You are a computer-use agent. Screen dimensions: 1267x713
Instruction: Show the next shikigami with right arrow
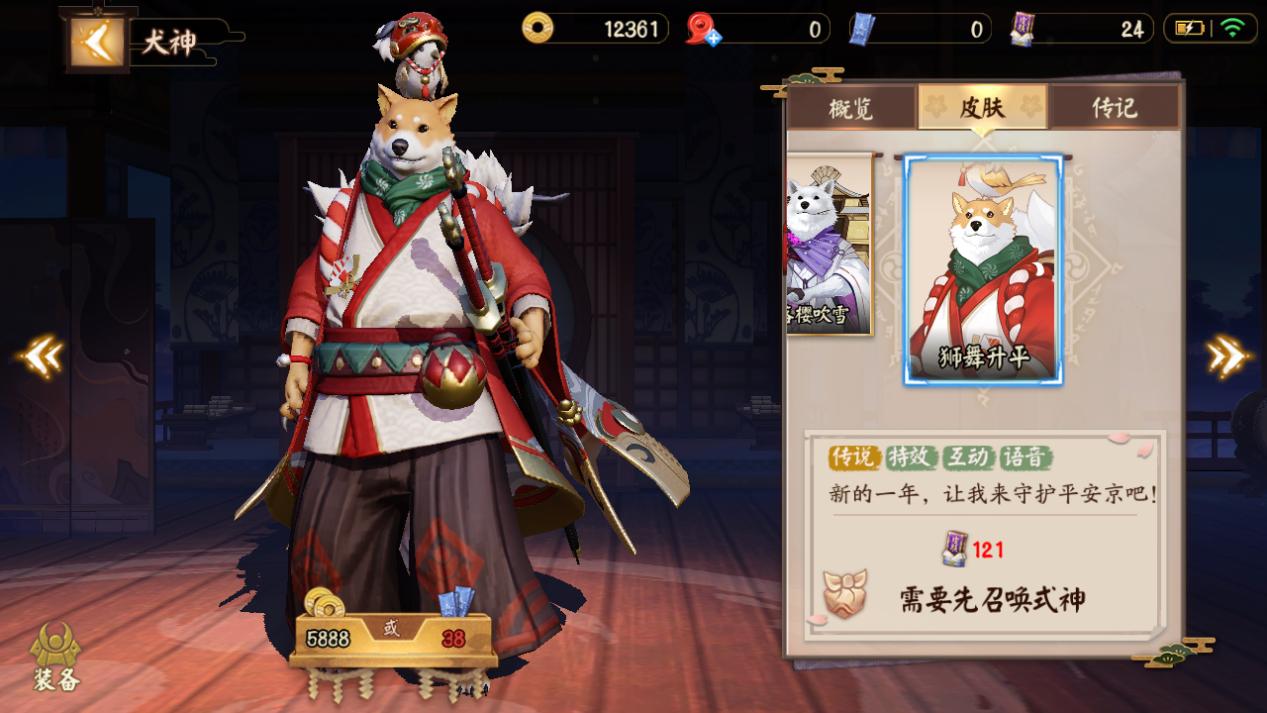pyautogui.click(x=1227, y=356)
